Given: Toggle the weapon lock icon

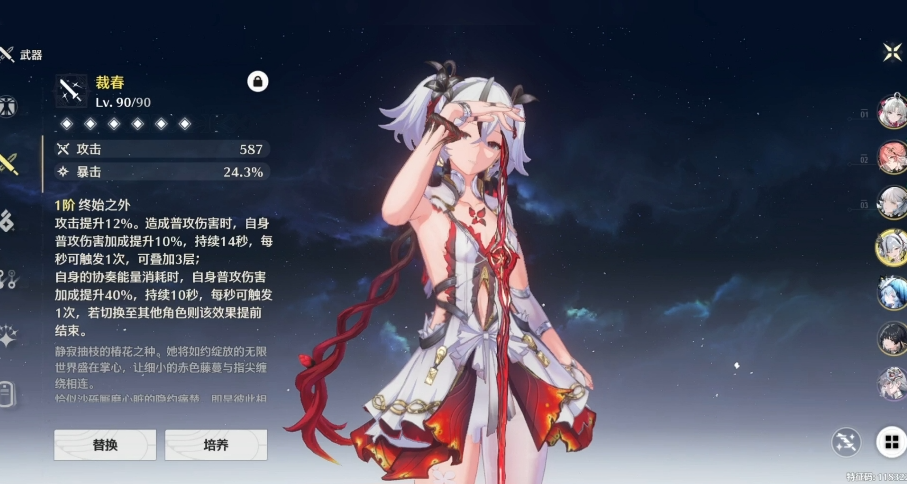Looking at the screenshot, I should click(258, 82).
